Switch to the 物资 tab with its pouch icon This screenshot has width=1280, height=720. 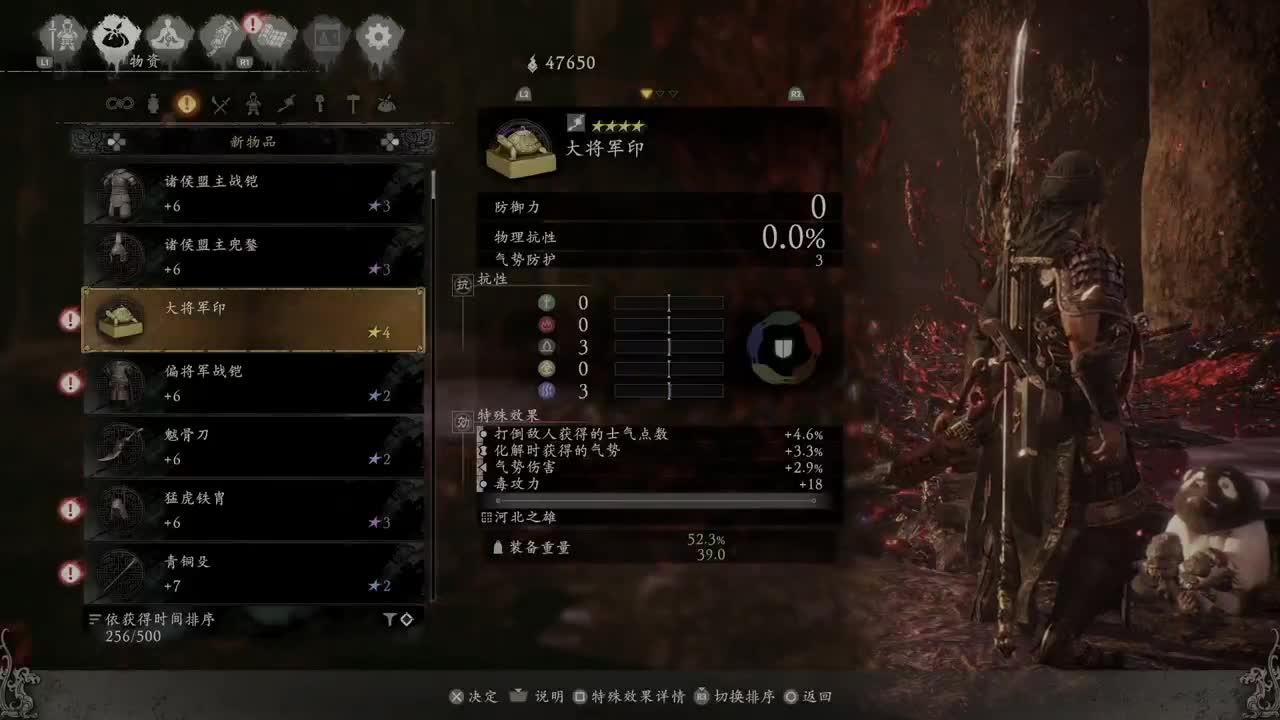(x=113, y=35)
